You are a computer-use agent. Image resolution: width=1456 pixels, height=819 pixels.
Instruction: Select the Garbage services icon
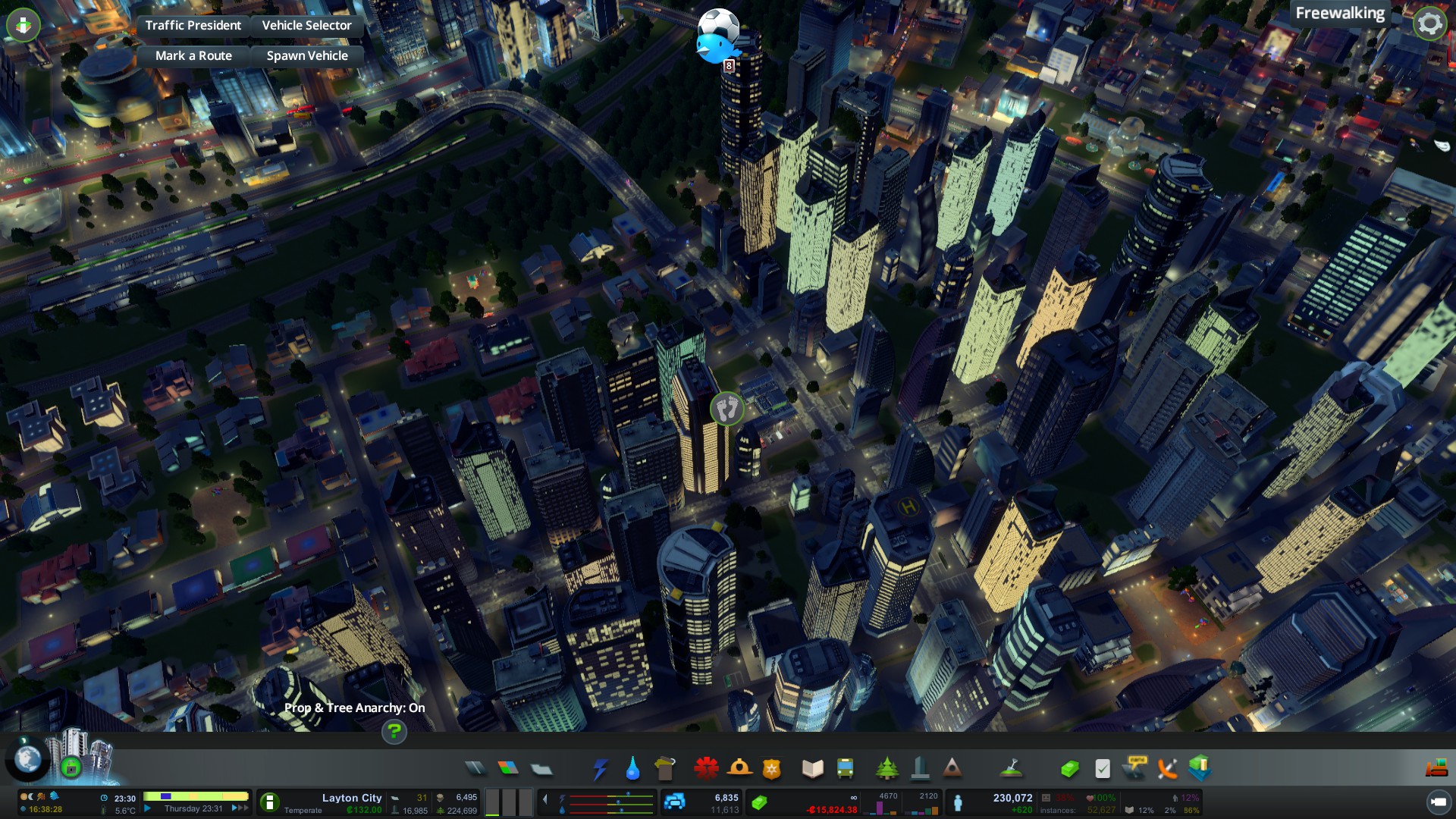(x=664, y=769)
